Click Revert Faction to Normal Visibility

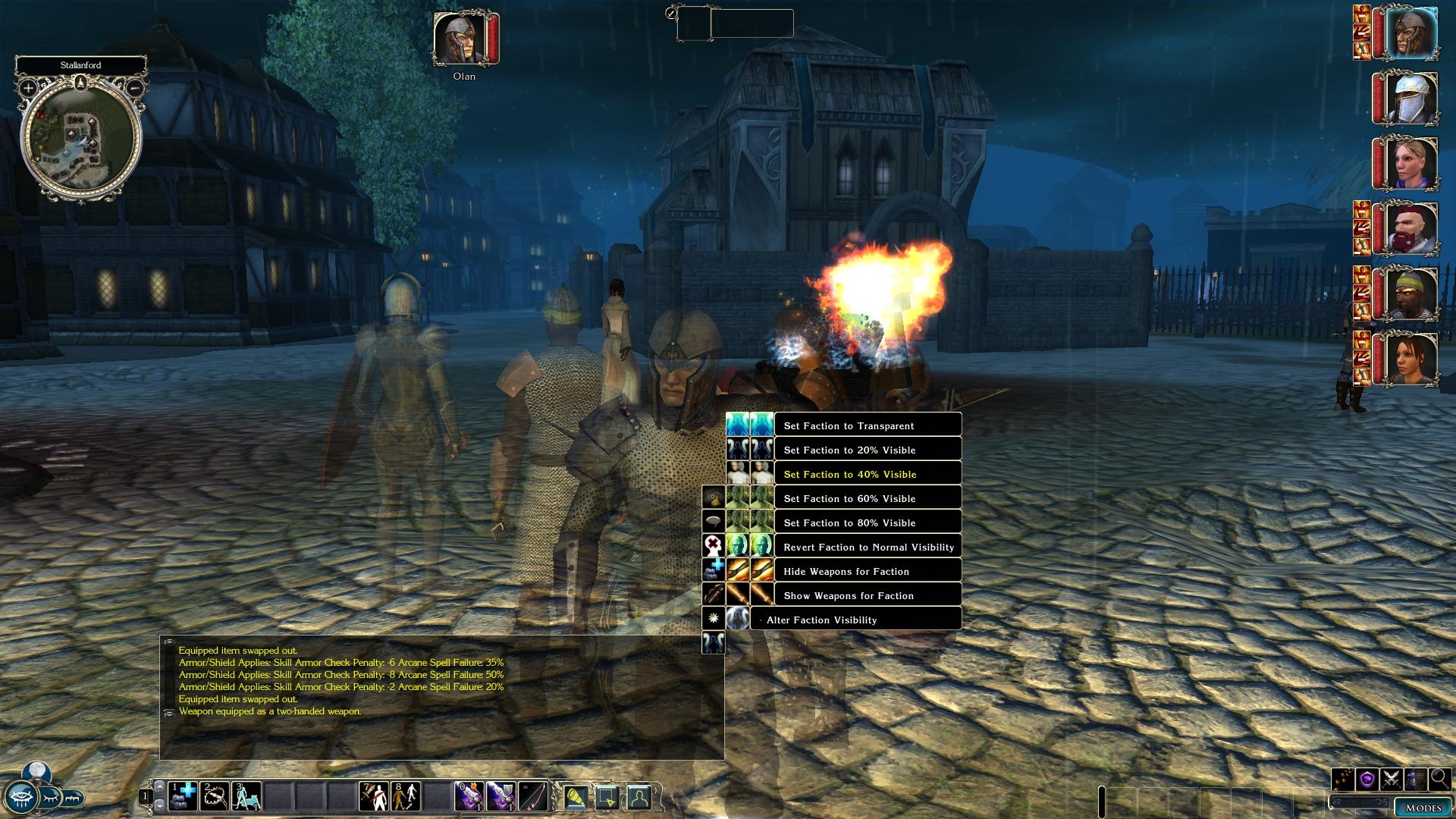pyautogui.click(x=868, y=547)
